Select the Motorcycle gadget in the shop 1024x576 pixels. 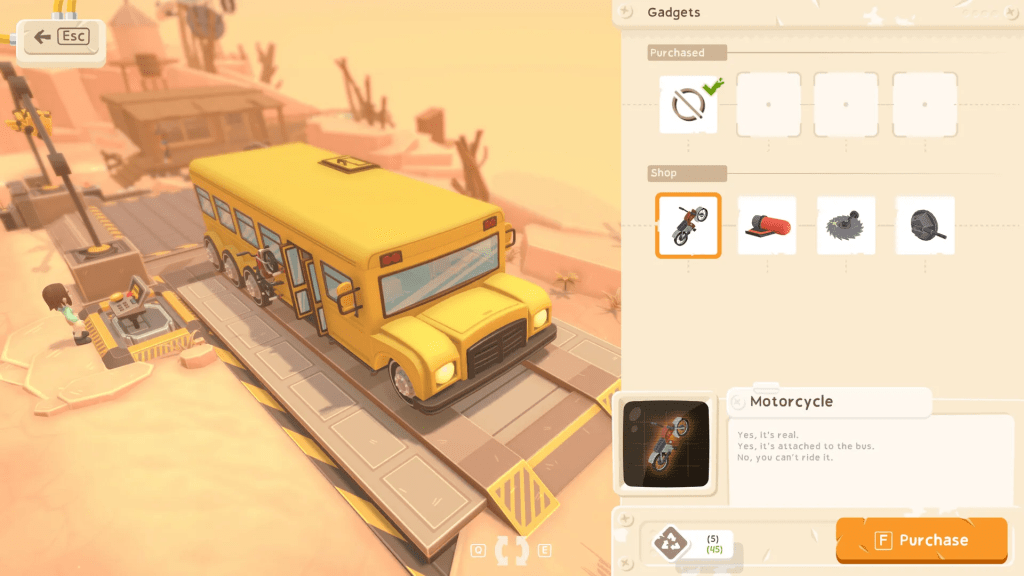click(x=688, y=225)
